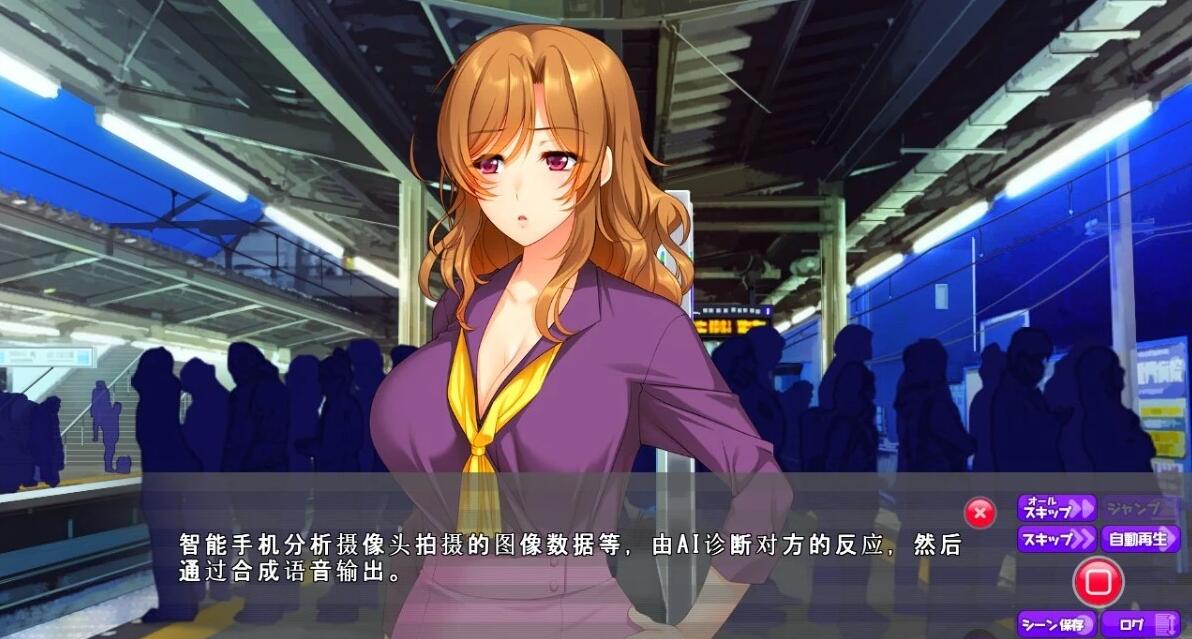This screenshot has width=1192, height=639.
Task: Activate the オールスキップ (All Skip) button
Action: (1057, 508)
